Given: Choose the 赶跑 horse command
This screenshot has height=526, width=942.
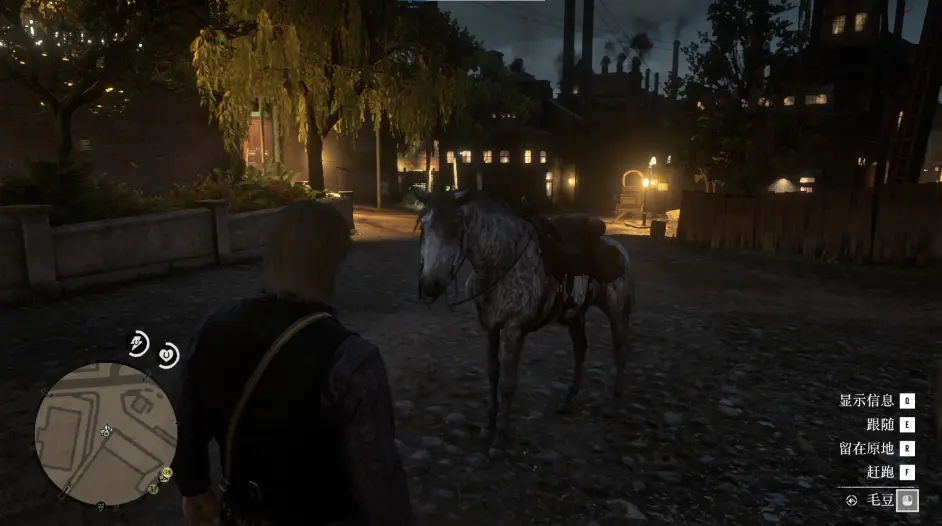Looking at the screenshot, I should click(880, 473).
